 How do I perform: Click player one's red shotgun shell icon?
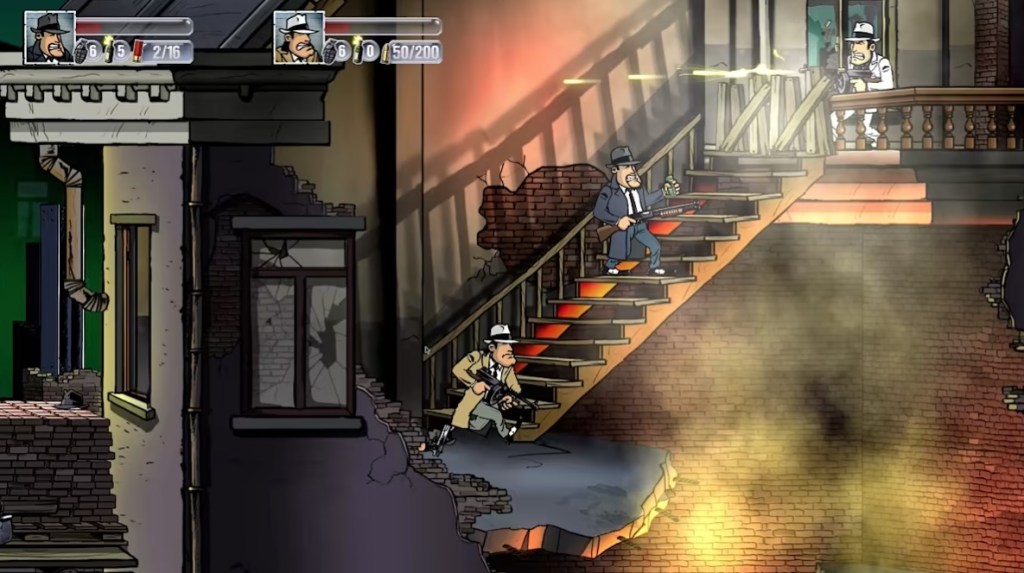136,51
